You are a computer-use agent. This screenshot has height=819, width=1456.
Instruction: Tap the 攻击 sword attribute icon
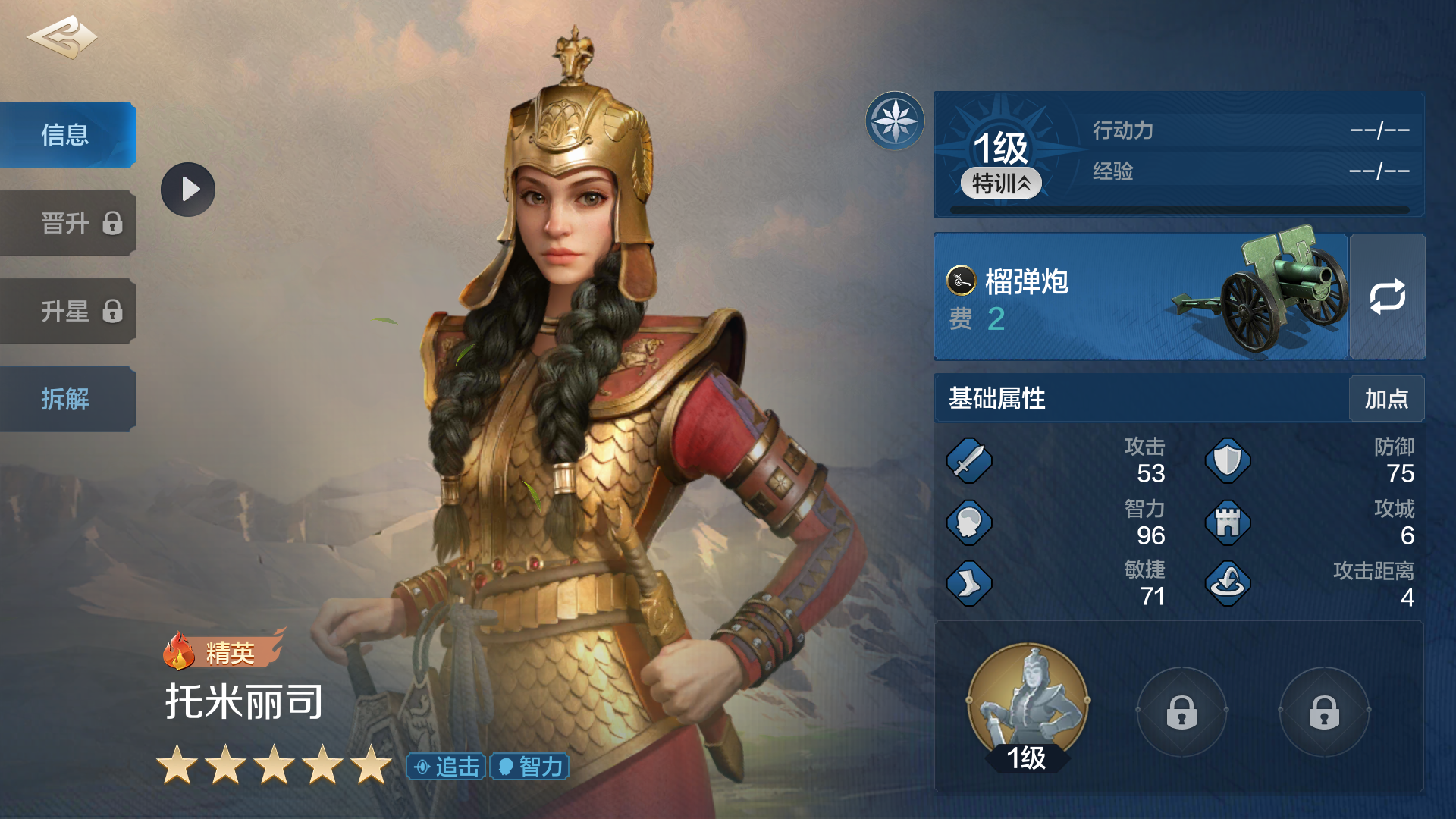pyautogui.click(x=969, y=460)
